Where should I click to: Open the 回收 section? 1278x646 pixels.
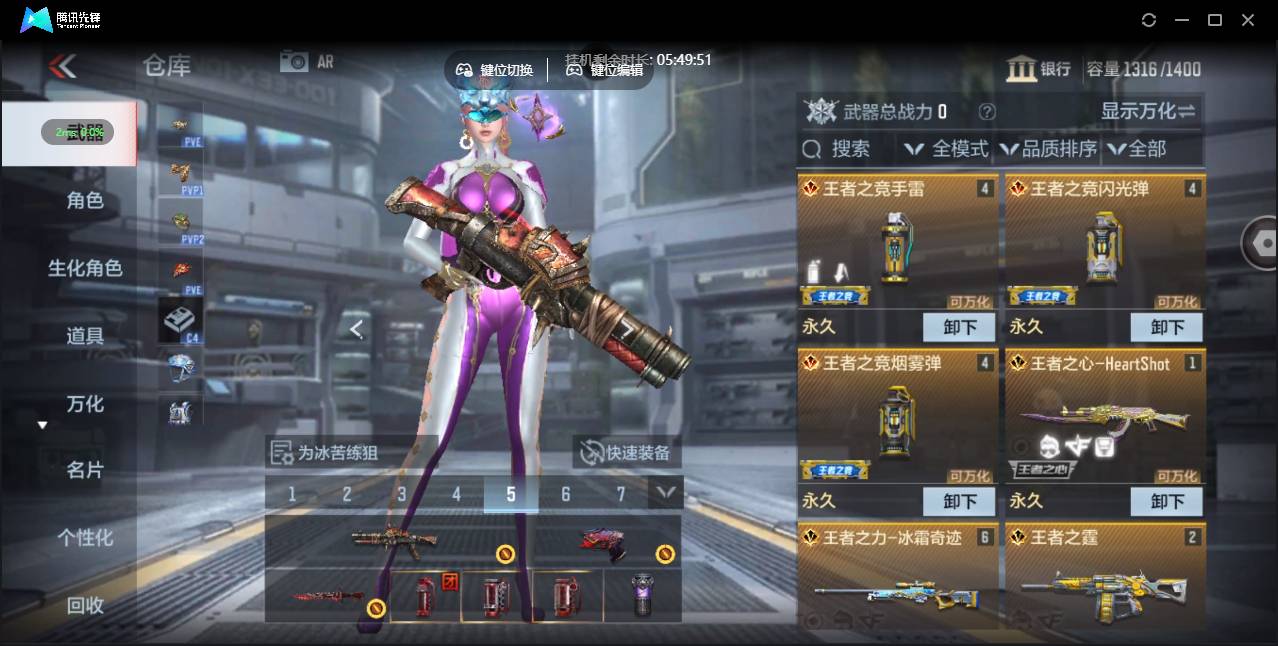coord(85,605)
